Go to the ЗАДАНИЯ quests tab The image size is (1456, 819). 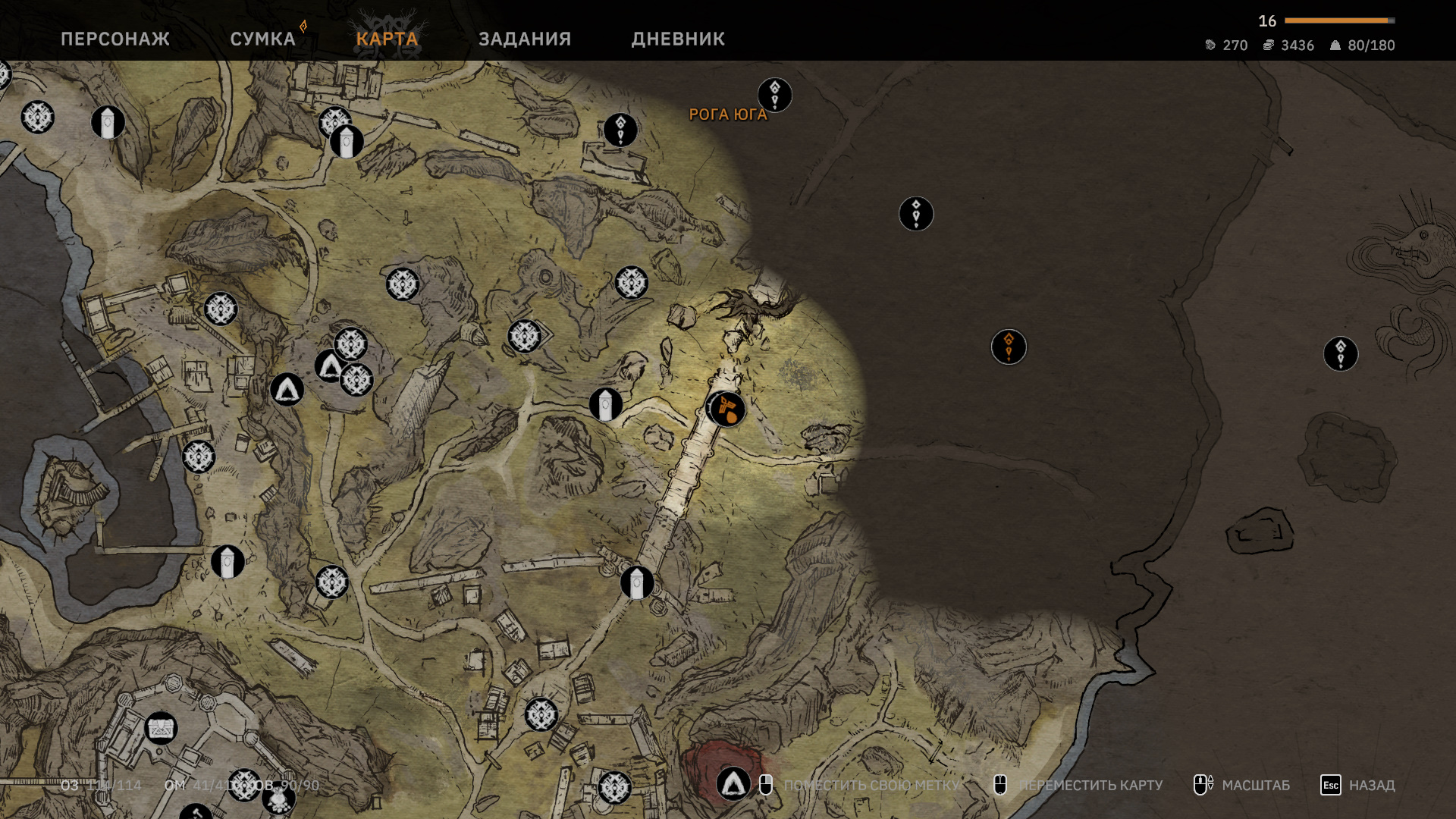point(525,39)
